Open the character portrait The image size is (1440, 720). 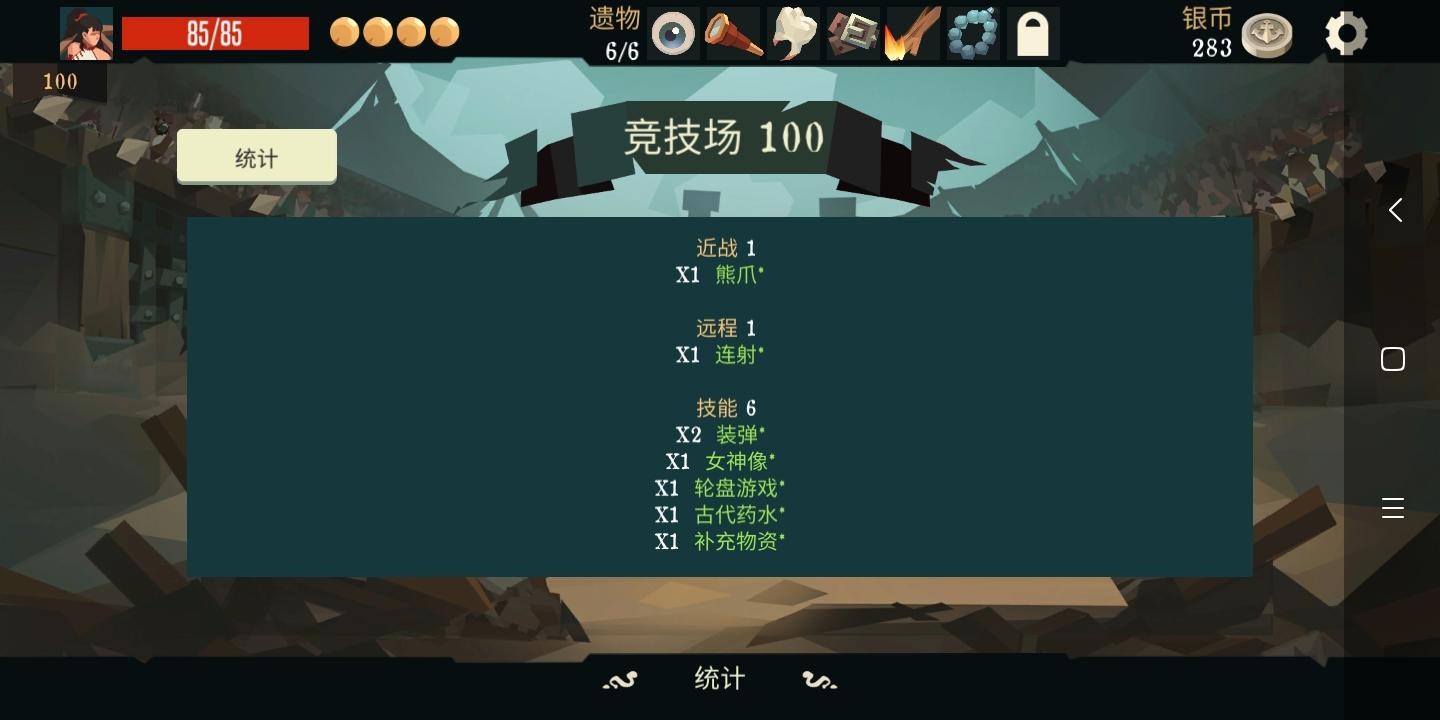pyautogui.click(x=86, y=31)
